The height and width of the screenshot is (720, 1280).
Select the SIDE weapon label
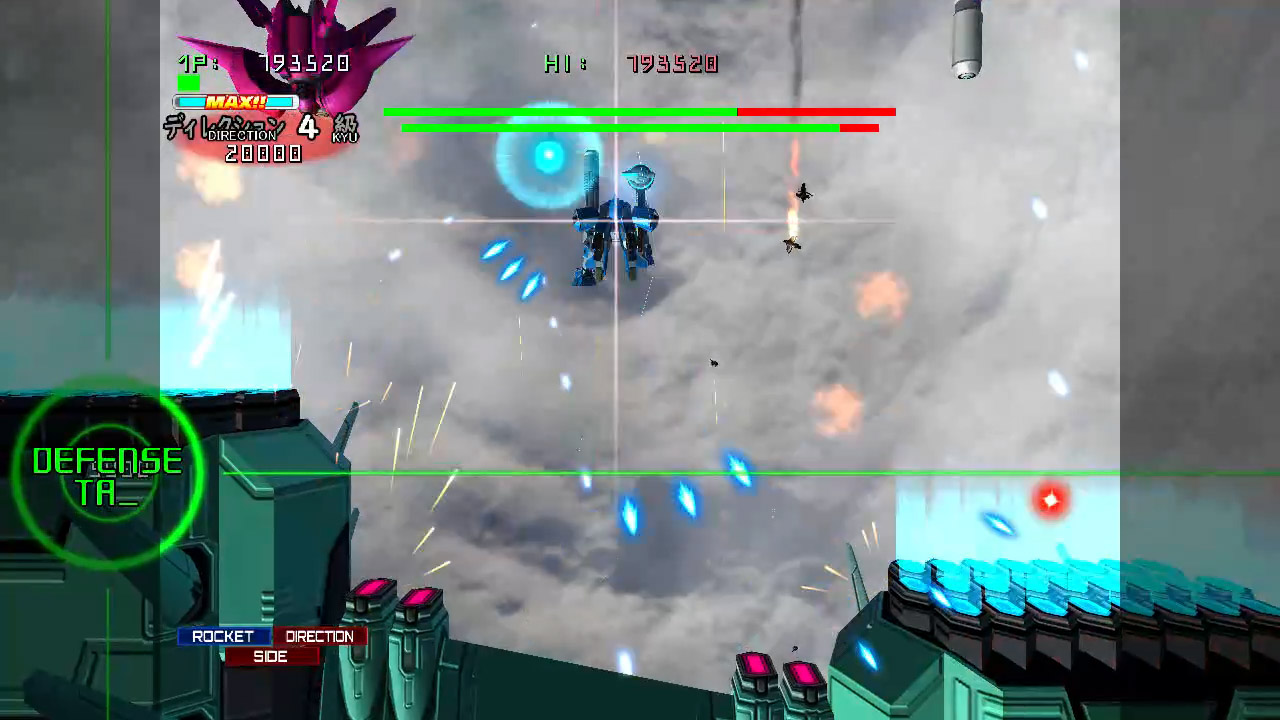pyautogui.click(x=271, y=657)
